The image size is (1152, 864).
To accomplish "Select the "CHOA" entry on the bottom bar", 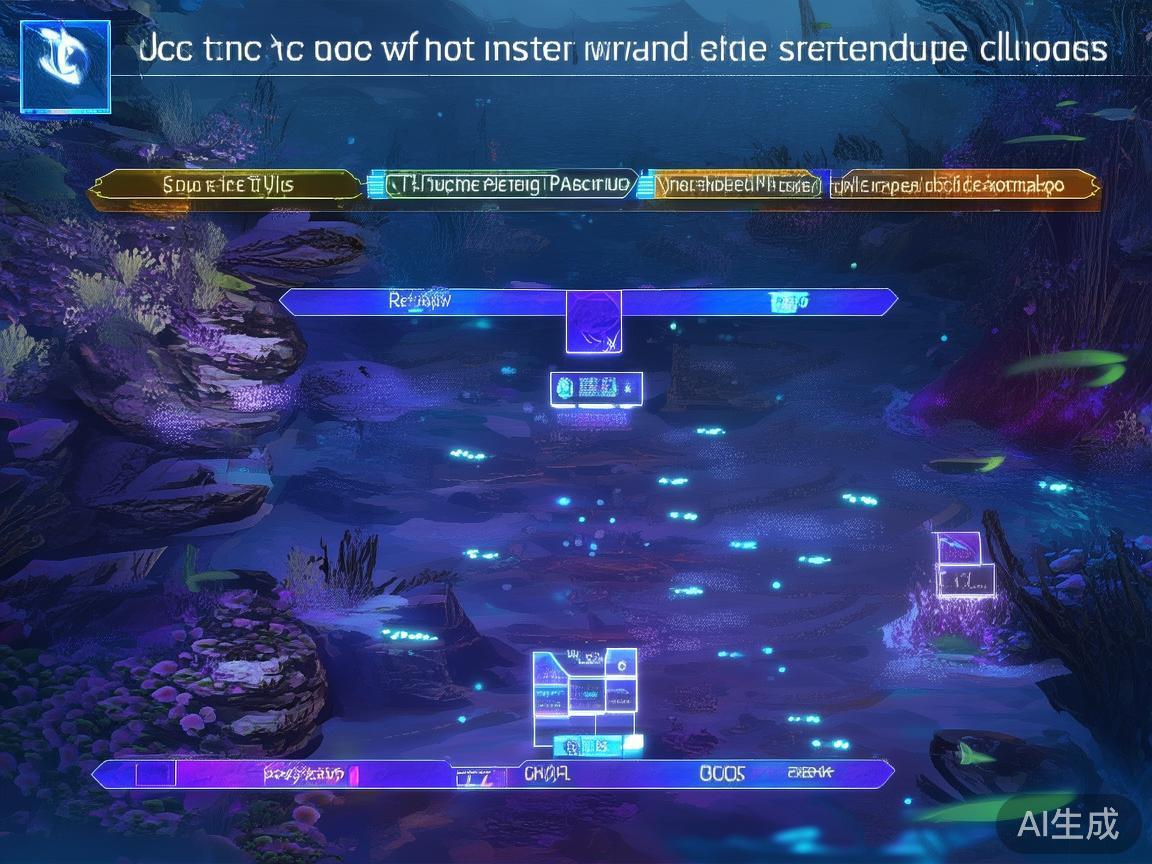I will 546,773.
